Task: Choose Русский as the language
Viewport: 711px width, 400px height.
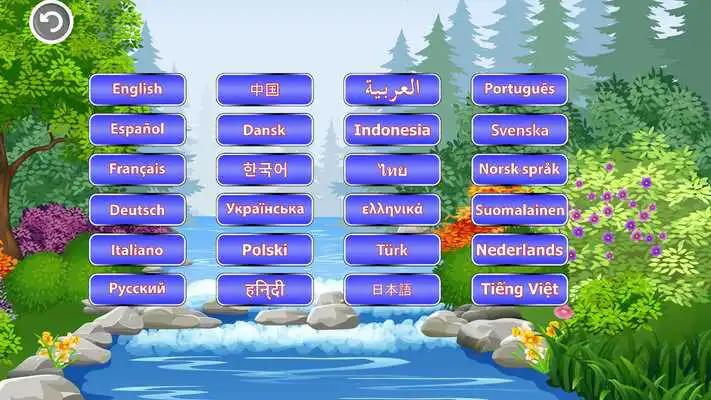Action: pyautogui.click(x=137, y=290)
